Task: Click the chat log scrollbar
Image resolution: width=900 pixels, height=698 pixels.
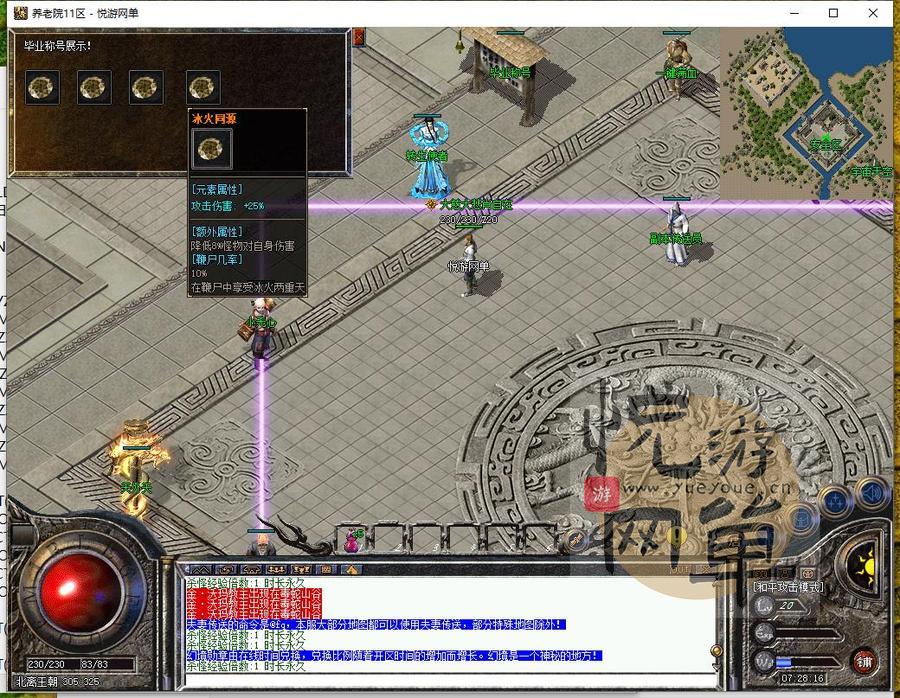Action: [716, 620]
